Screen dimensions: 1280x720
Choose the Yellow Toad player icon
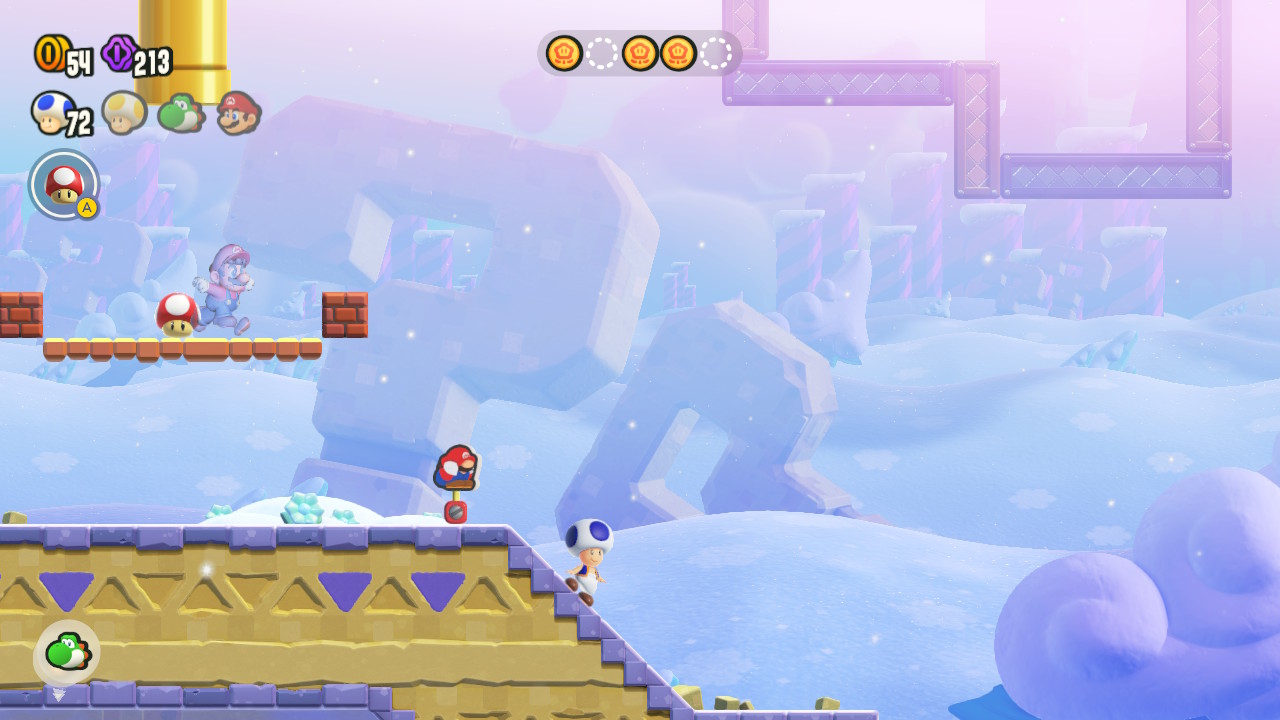[x=124, y=110]
